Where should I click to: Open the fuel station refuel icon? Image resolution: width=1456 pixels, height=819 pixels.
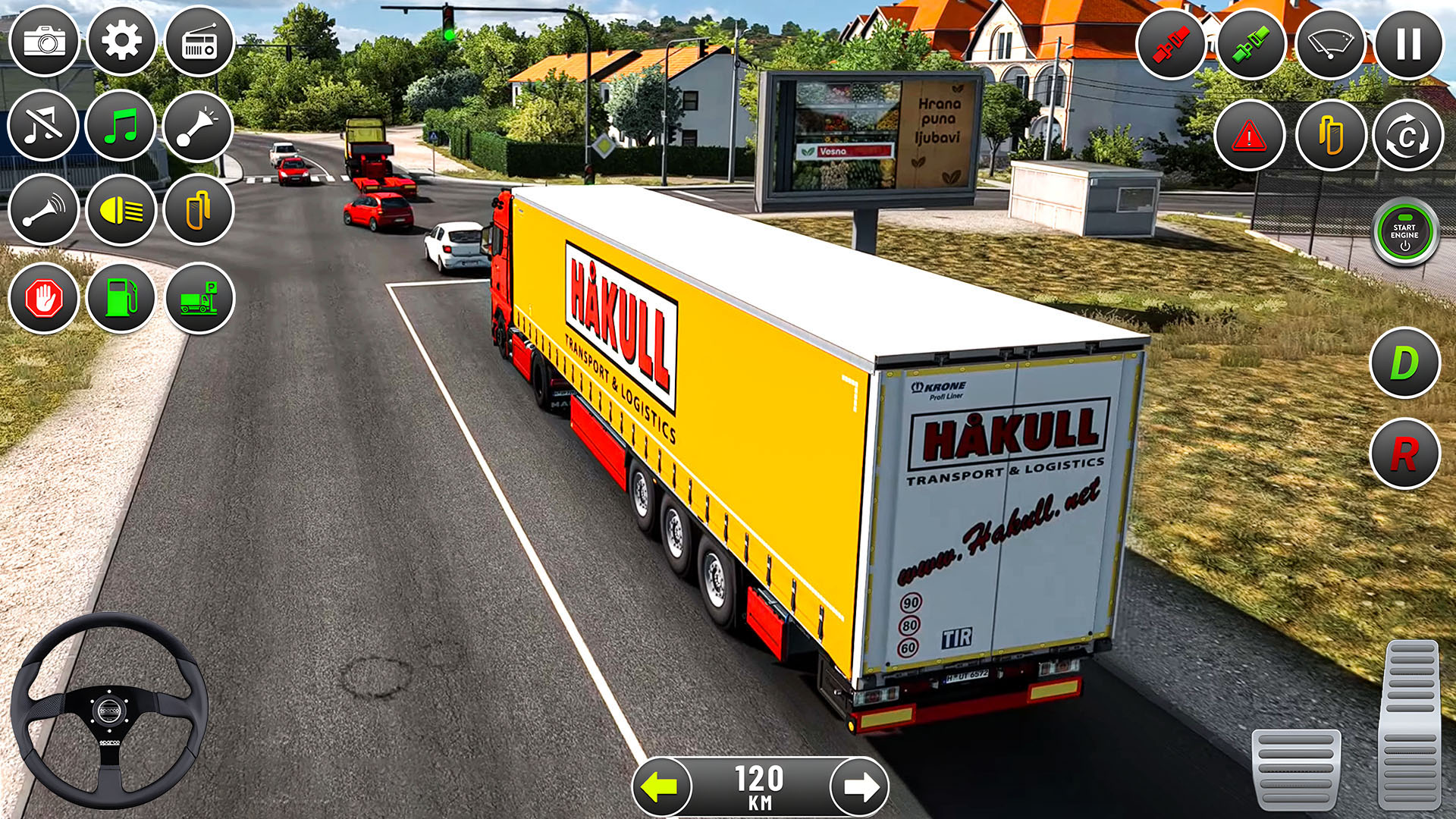[x=123, y=298]
